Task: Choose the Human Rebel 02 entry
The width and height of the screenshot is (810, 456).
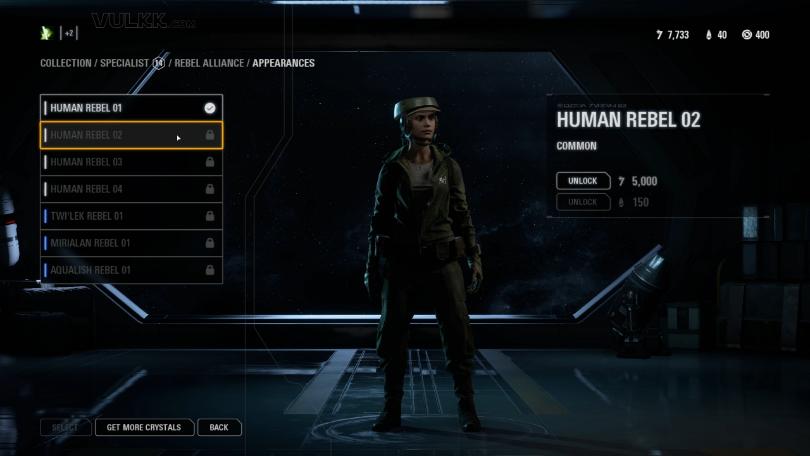Action: click(130, 135)
